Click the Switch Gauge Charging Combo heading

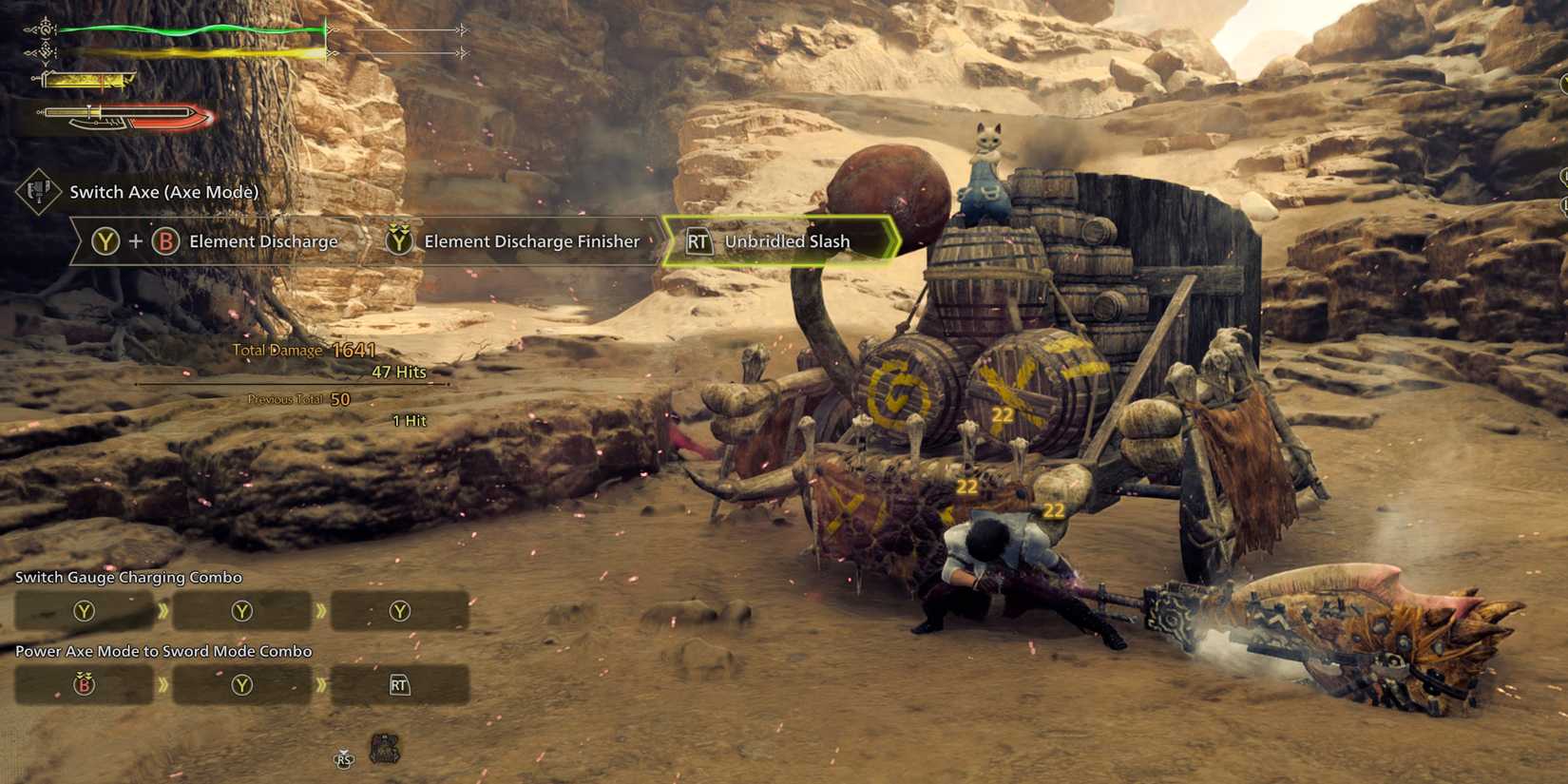point(127,577)
